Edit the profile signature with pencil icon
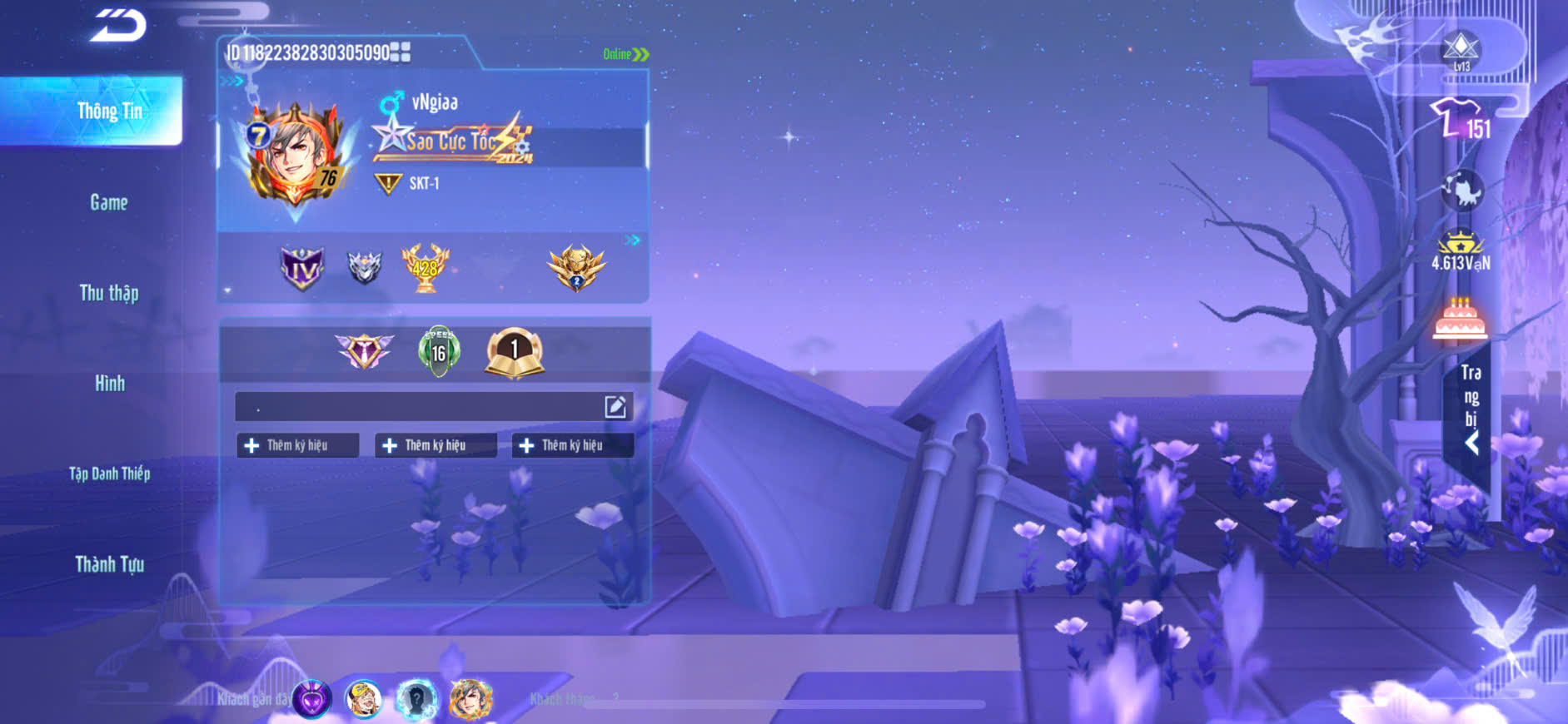Screen dimensions: 1568x724 pyautogui.click(x=615, y=407)
